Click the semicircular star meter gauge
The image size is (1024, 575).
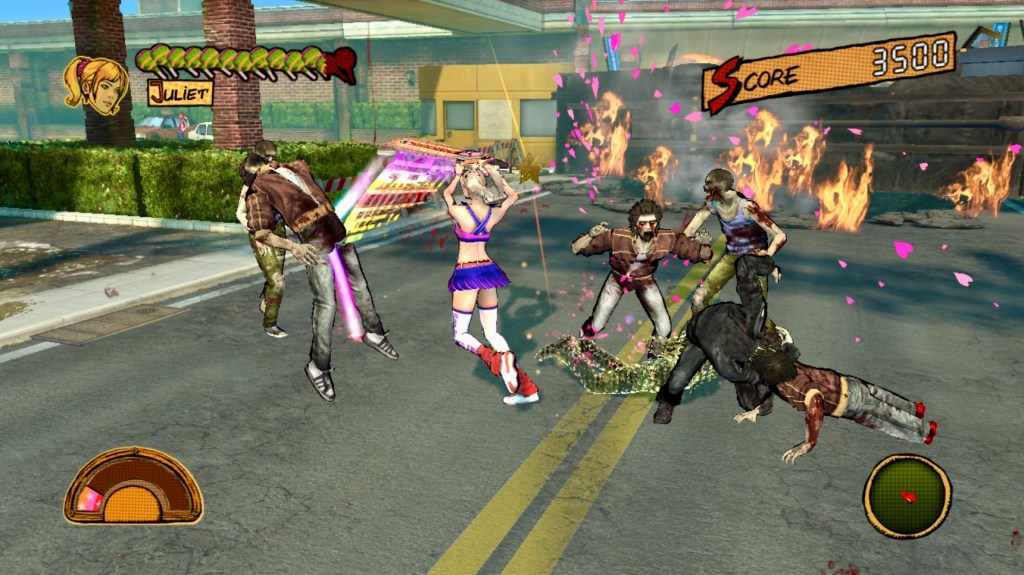133,488
